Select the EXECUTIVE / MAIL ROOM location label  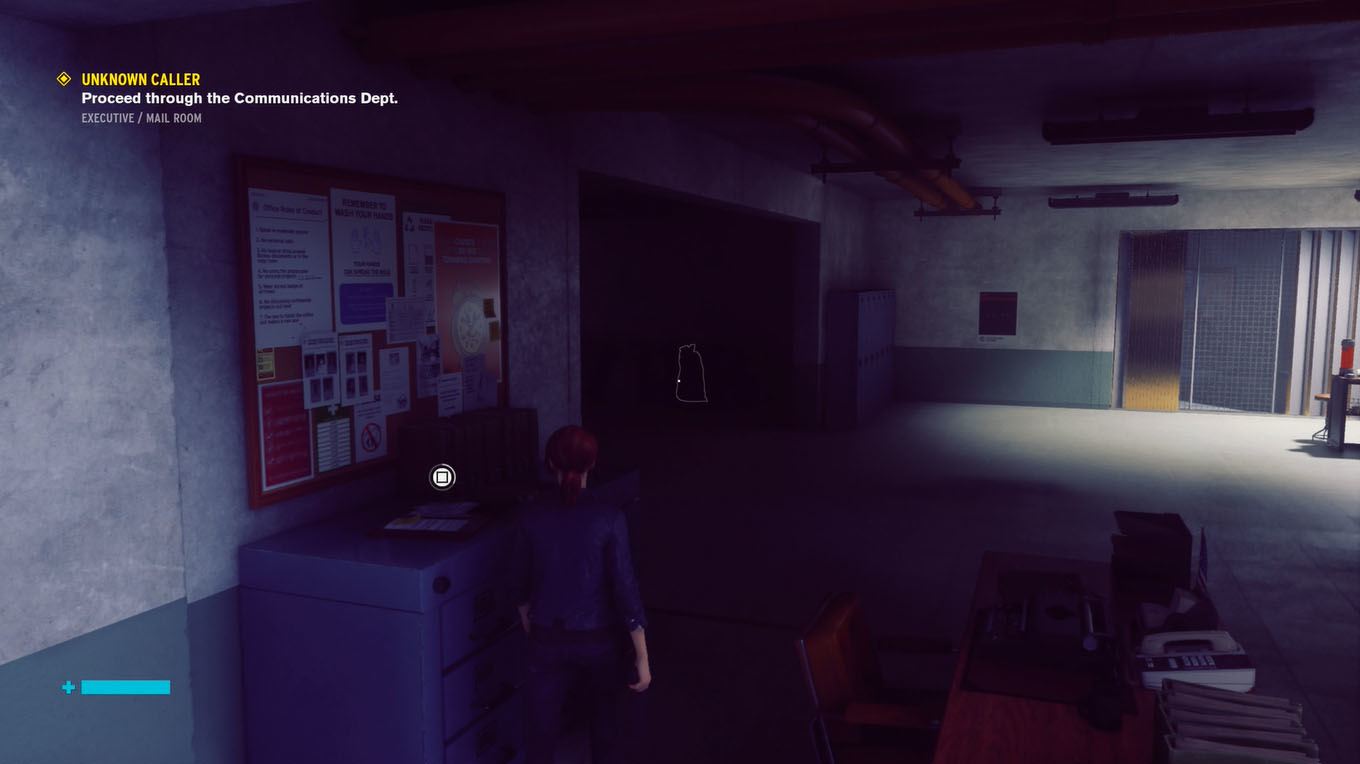click(x=140, y=118)
